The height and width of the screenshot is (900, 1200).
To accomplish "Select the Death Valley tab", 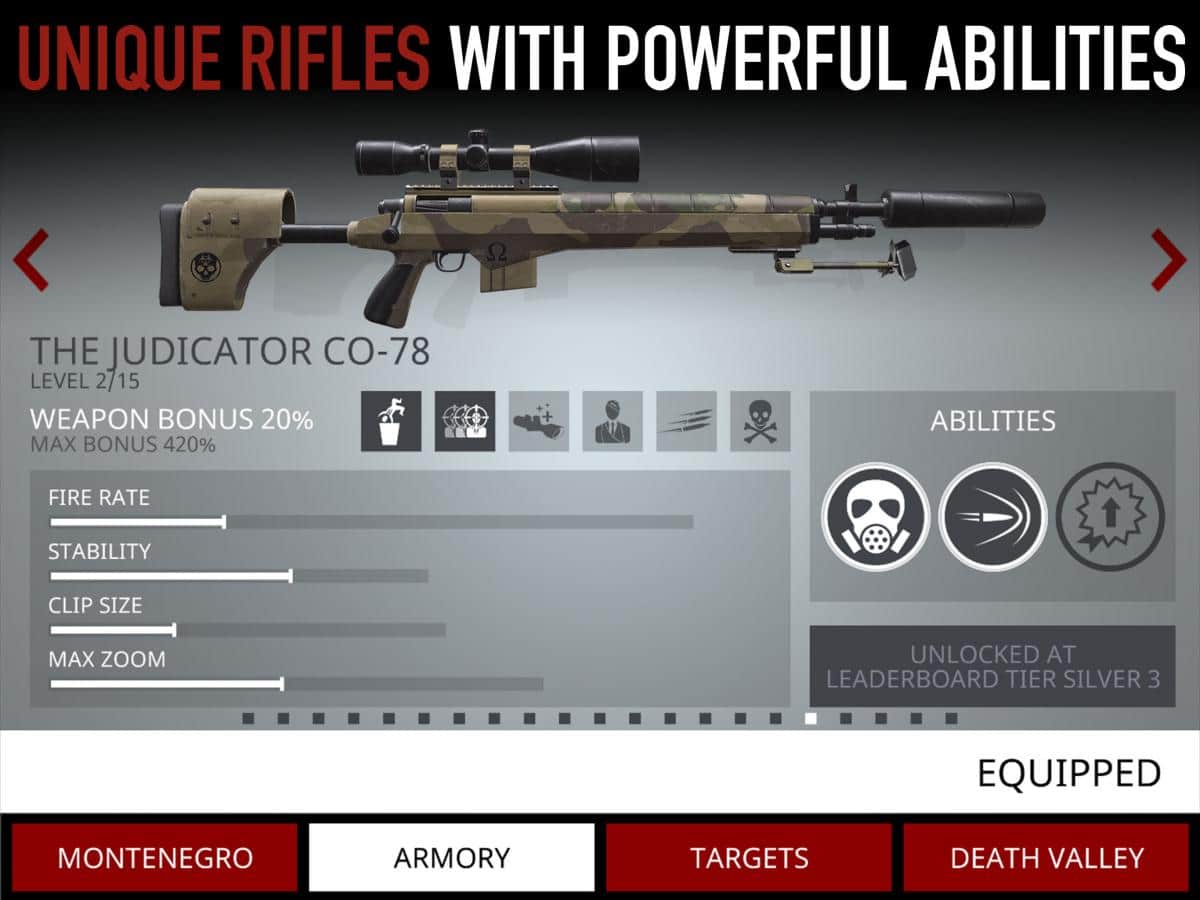I will pyautogui.click(x=1046, y=857).
